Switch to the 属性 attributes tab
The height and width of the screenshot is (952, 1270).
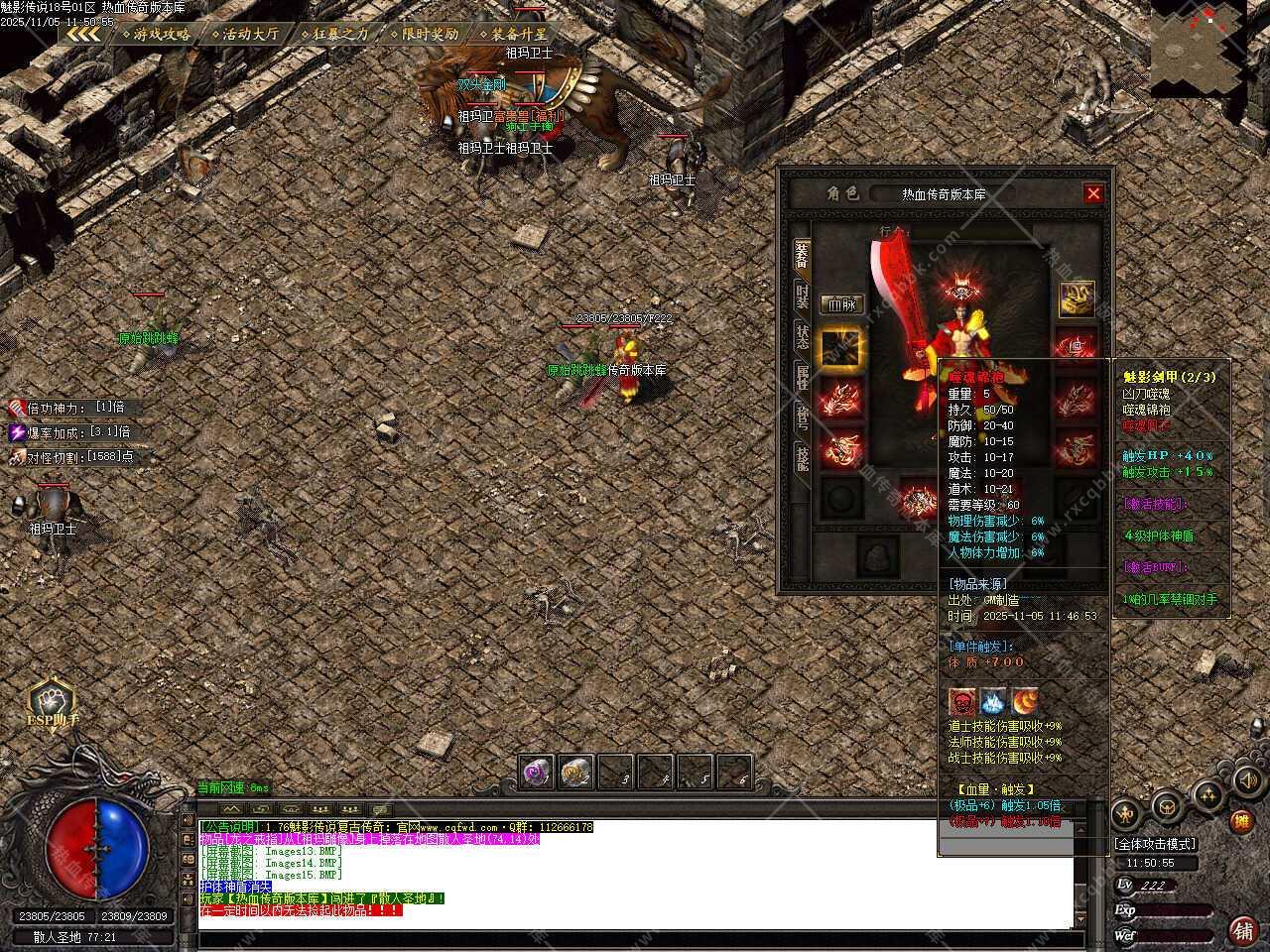pyautogui.click(x=802, y=376)
